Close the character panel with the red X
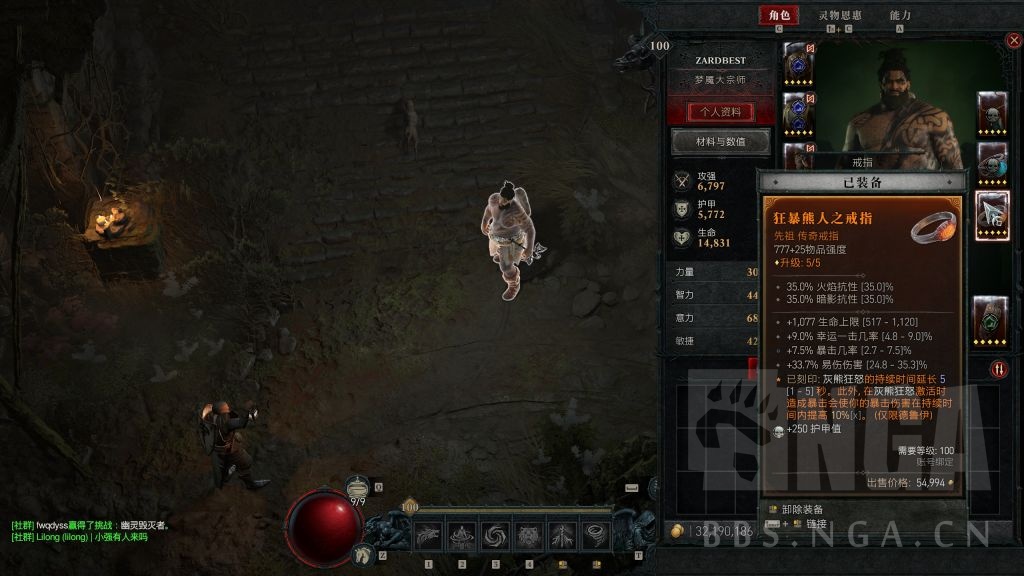This screenshot has width=1024, height=576. coord(1013,41)
